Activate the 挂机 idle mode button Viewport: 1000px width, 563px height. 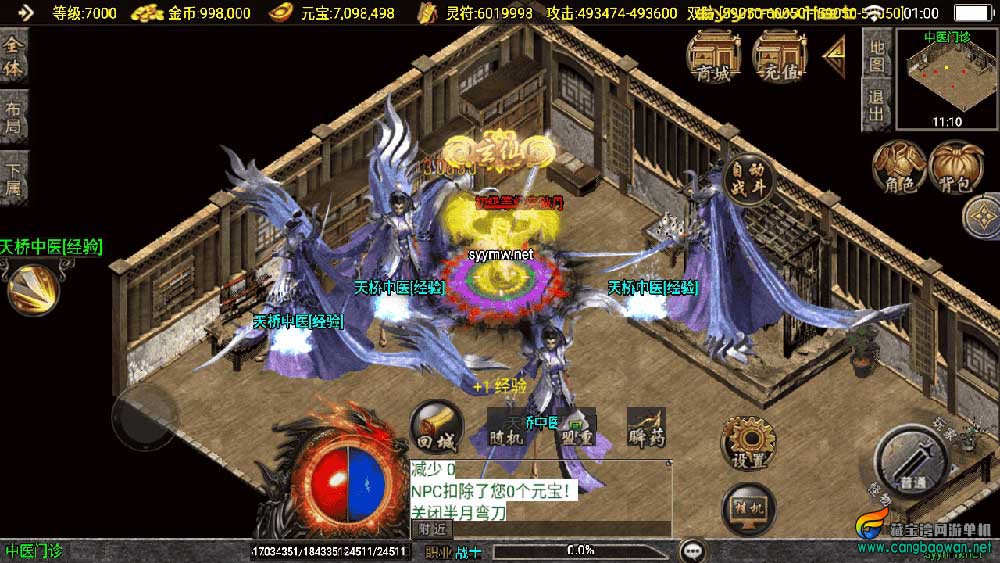pyautogui.click(x=749, y=509)
